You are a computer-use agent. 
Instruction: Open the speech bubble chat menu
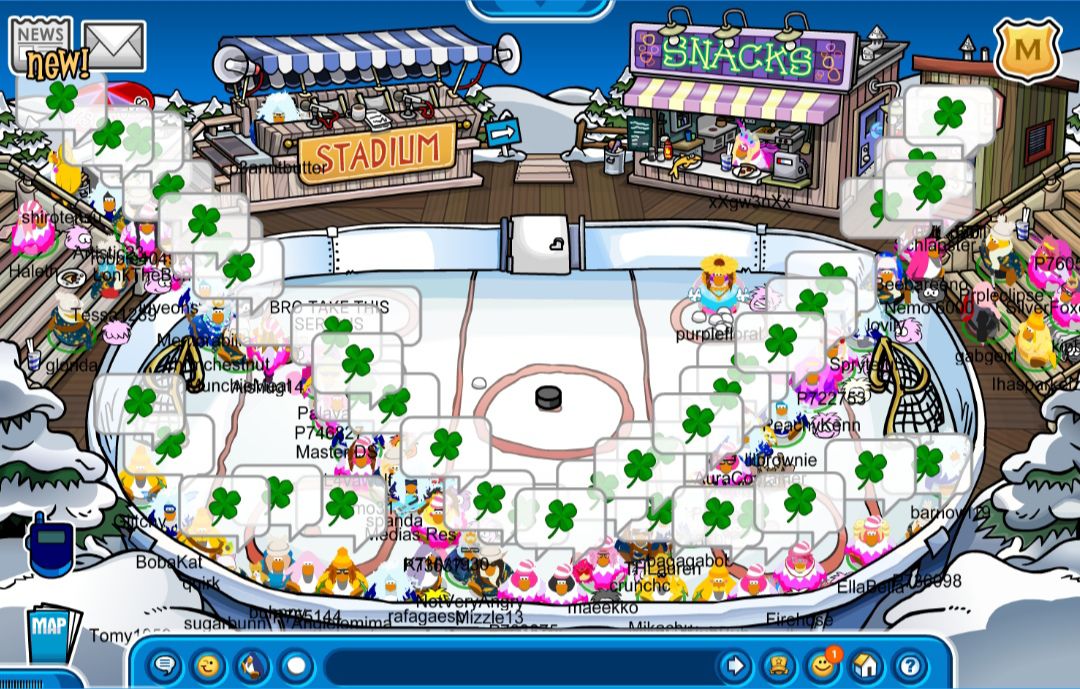coord(165,665)
